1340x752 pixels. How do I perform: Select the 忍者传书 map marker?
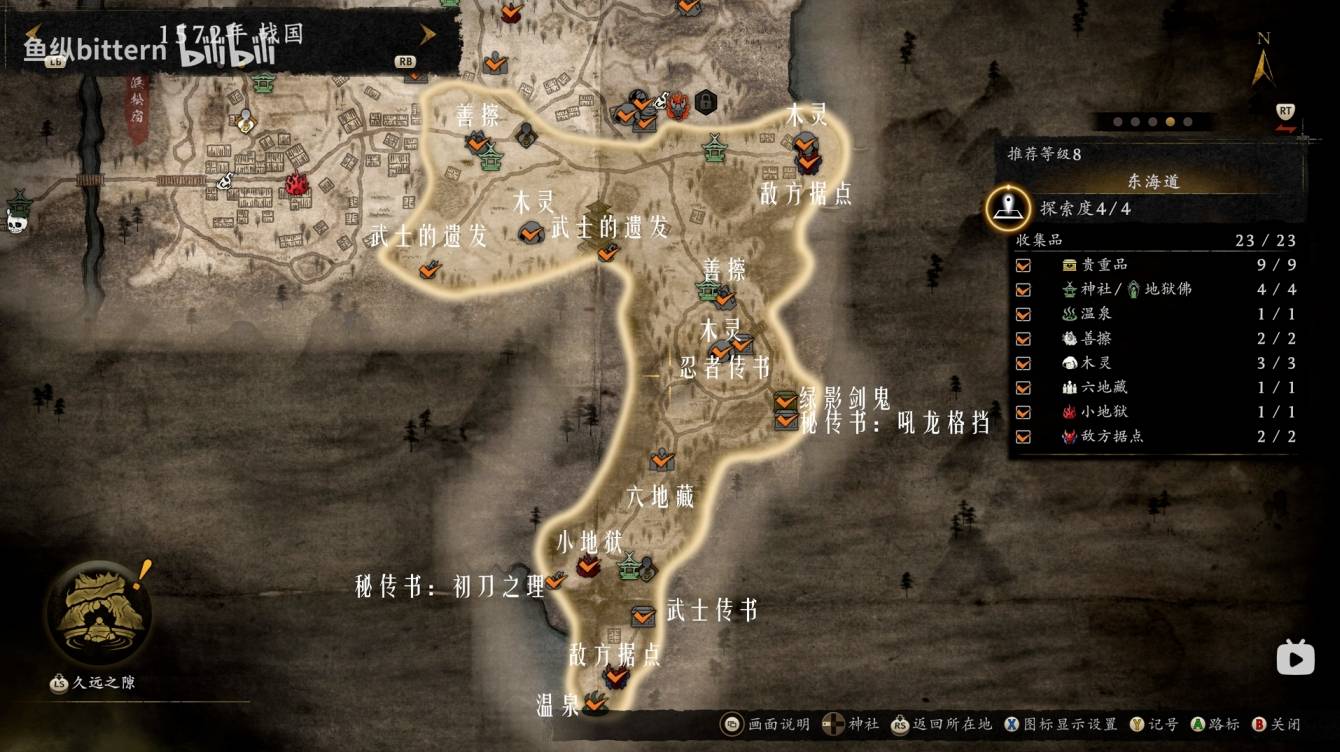click(x=741, y=345)
